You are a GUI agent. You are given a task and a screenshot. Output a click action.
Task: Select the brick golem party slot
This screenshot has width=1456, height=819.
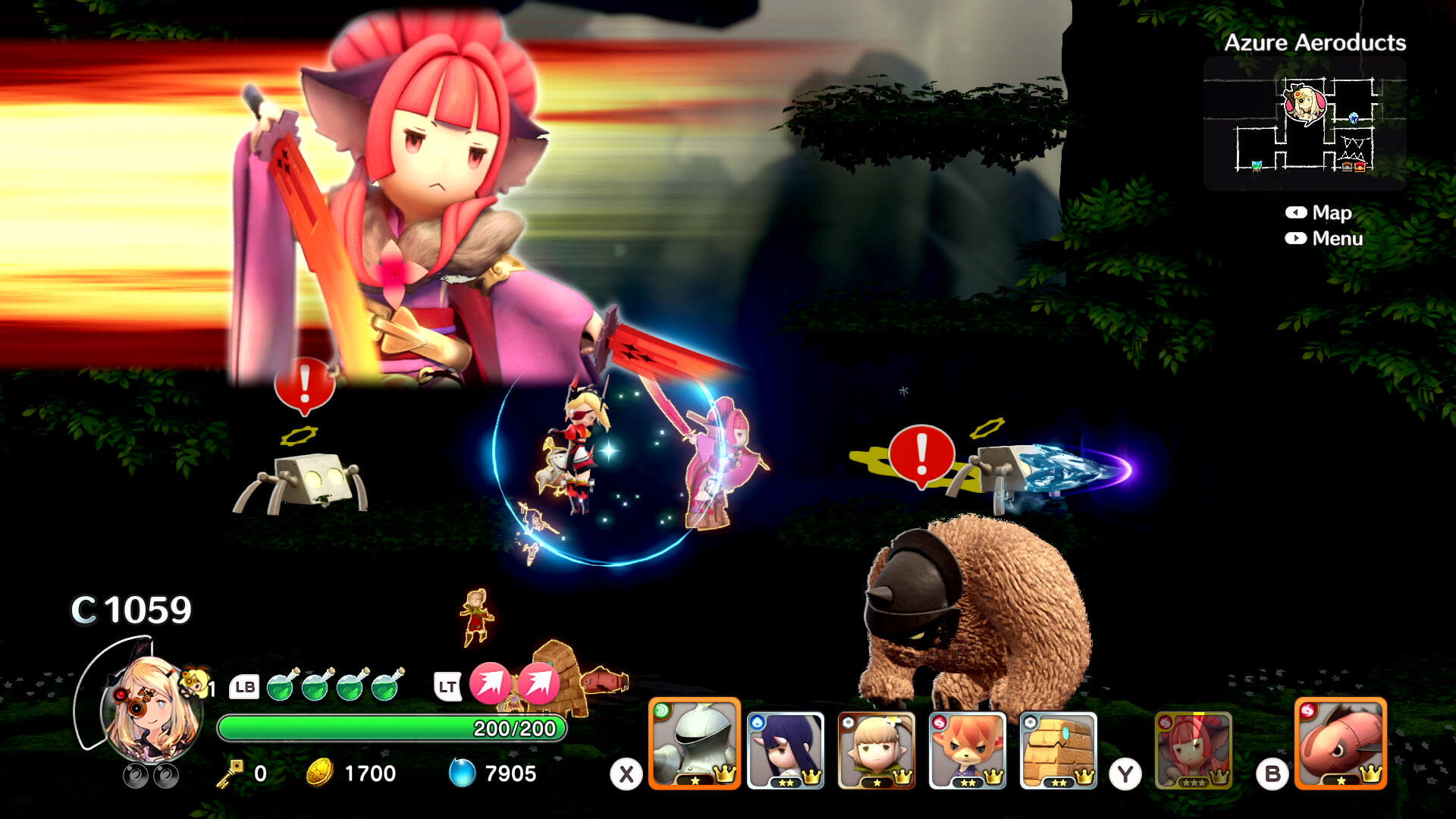pyautogui.click(x=1059, y=750)
